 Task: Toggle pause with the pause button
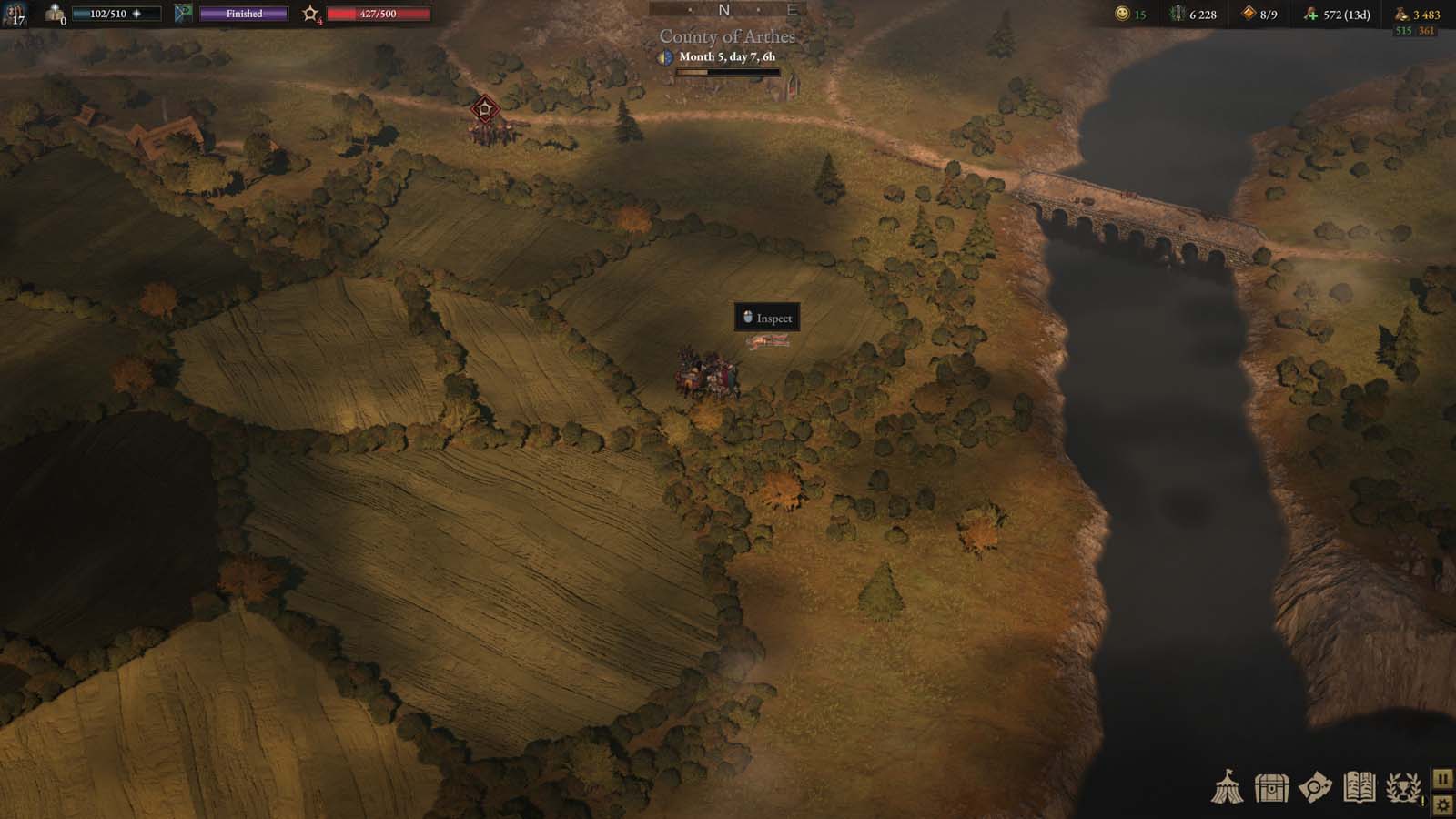(1442, 778)
